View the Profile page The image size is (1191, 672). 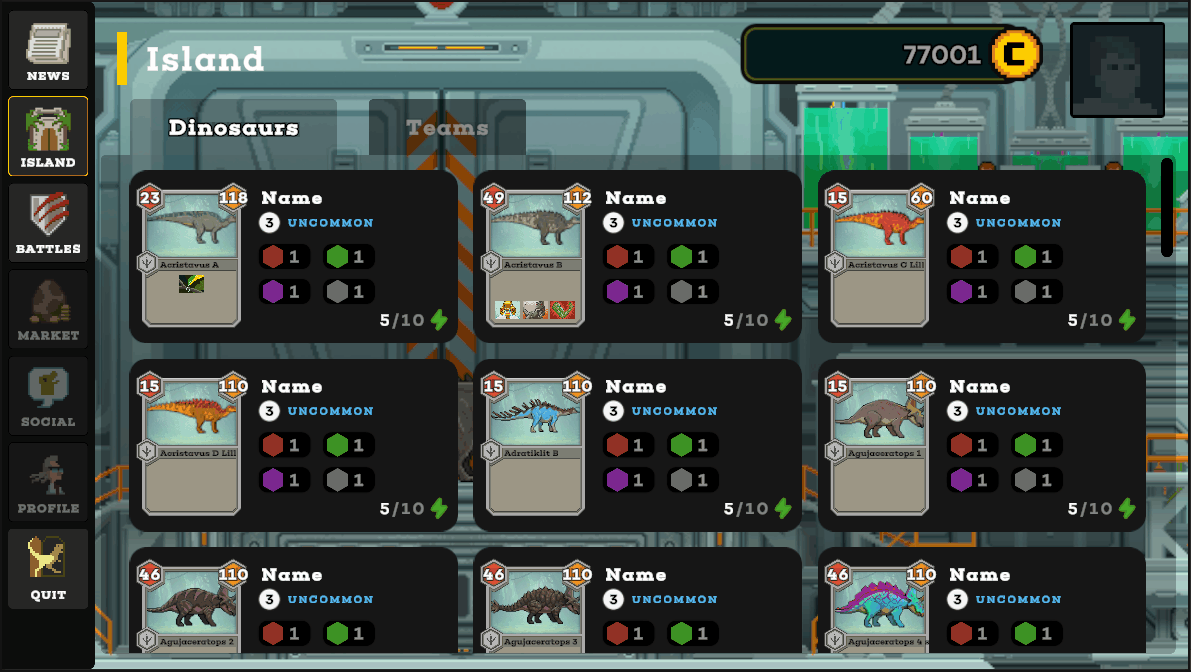48,483
